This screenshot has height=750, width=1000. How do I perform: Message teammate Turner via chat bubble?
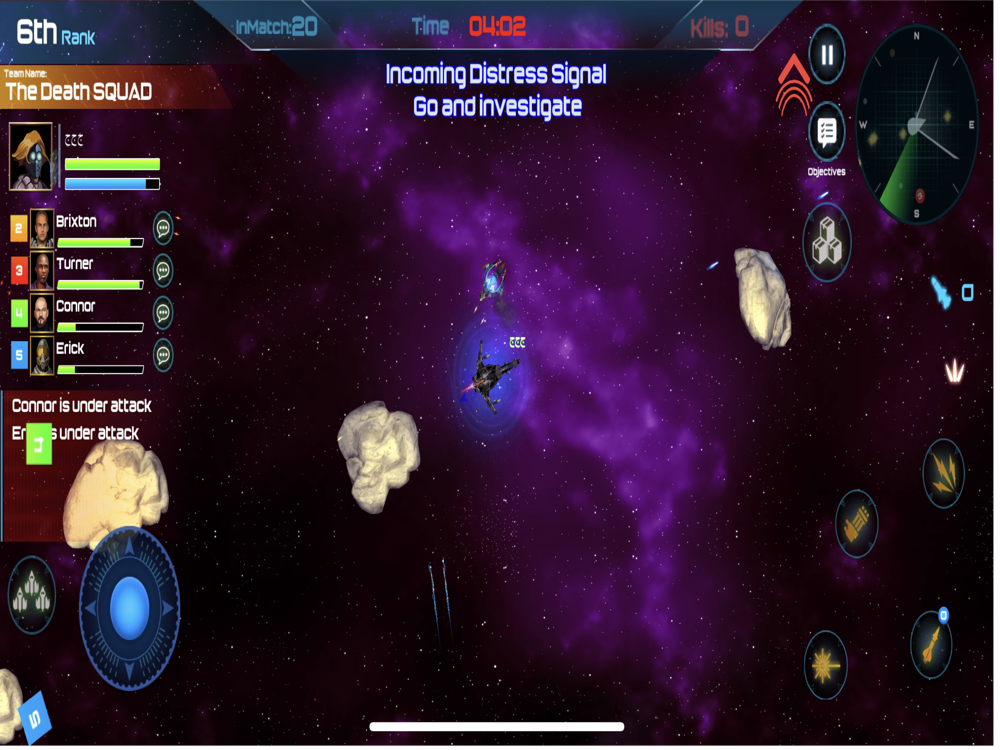point(163,270)
